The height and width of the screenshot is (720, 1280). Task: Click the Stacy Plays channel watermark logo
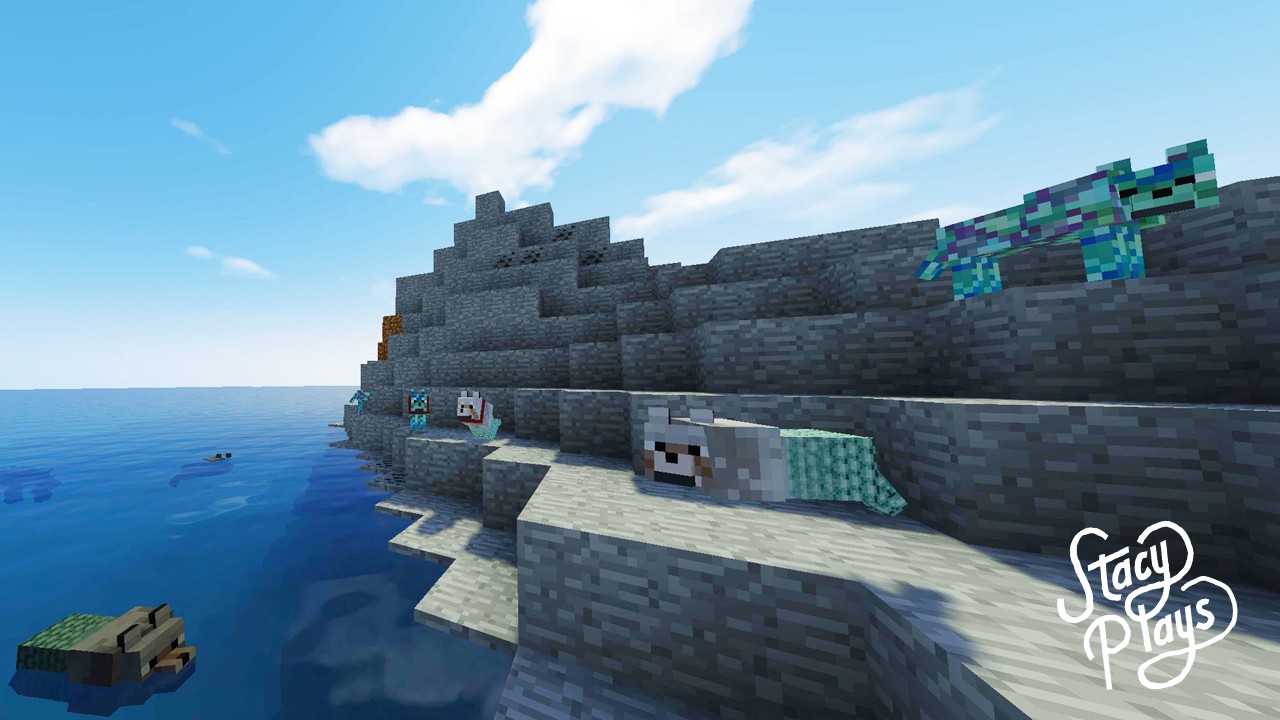coord(1146,603)
